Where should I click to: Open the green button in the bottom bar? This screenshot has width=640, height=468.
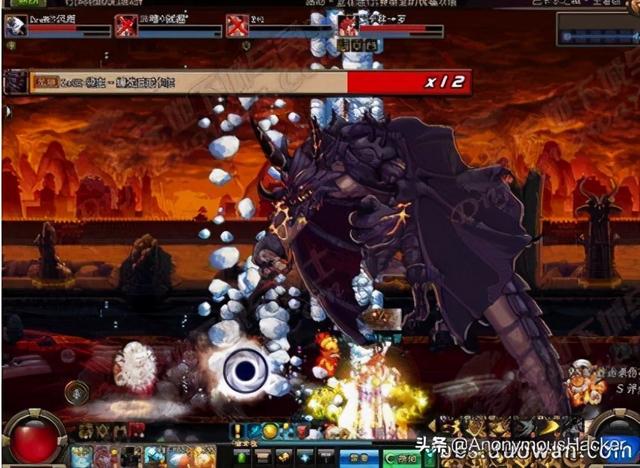(403, 456)
